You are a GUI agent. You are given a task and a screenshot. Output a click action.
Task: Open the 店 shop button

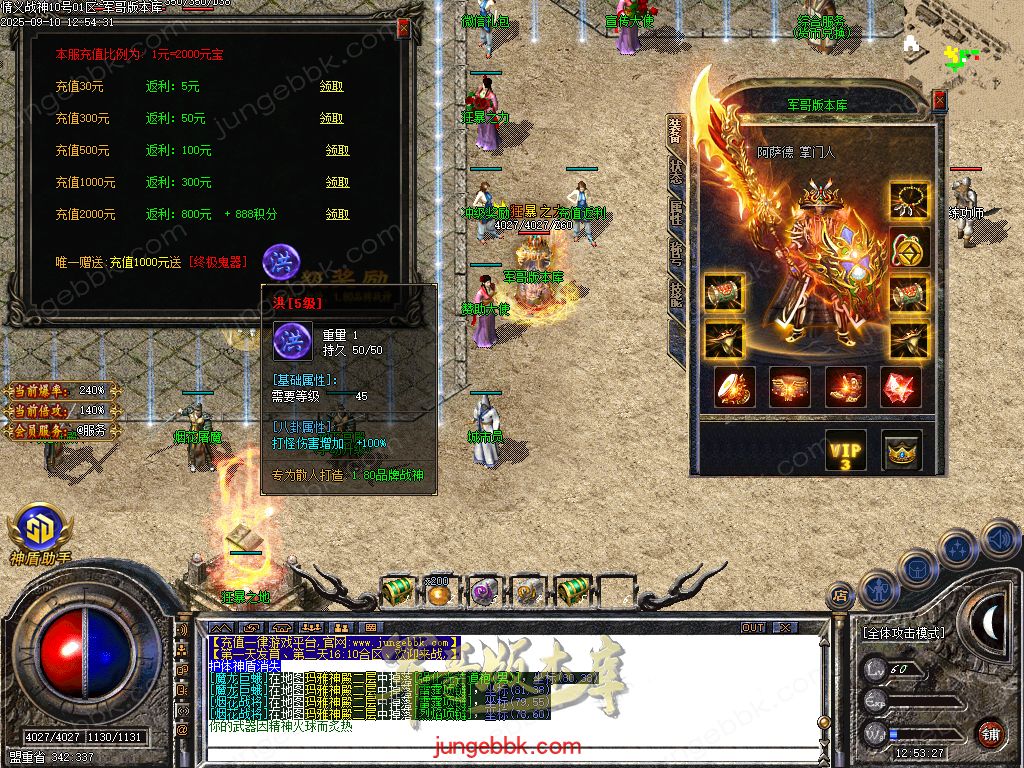click(839, 595)
